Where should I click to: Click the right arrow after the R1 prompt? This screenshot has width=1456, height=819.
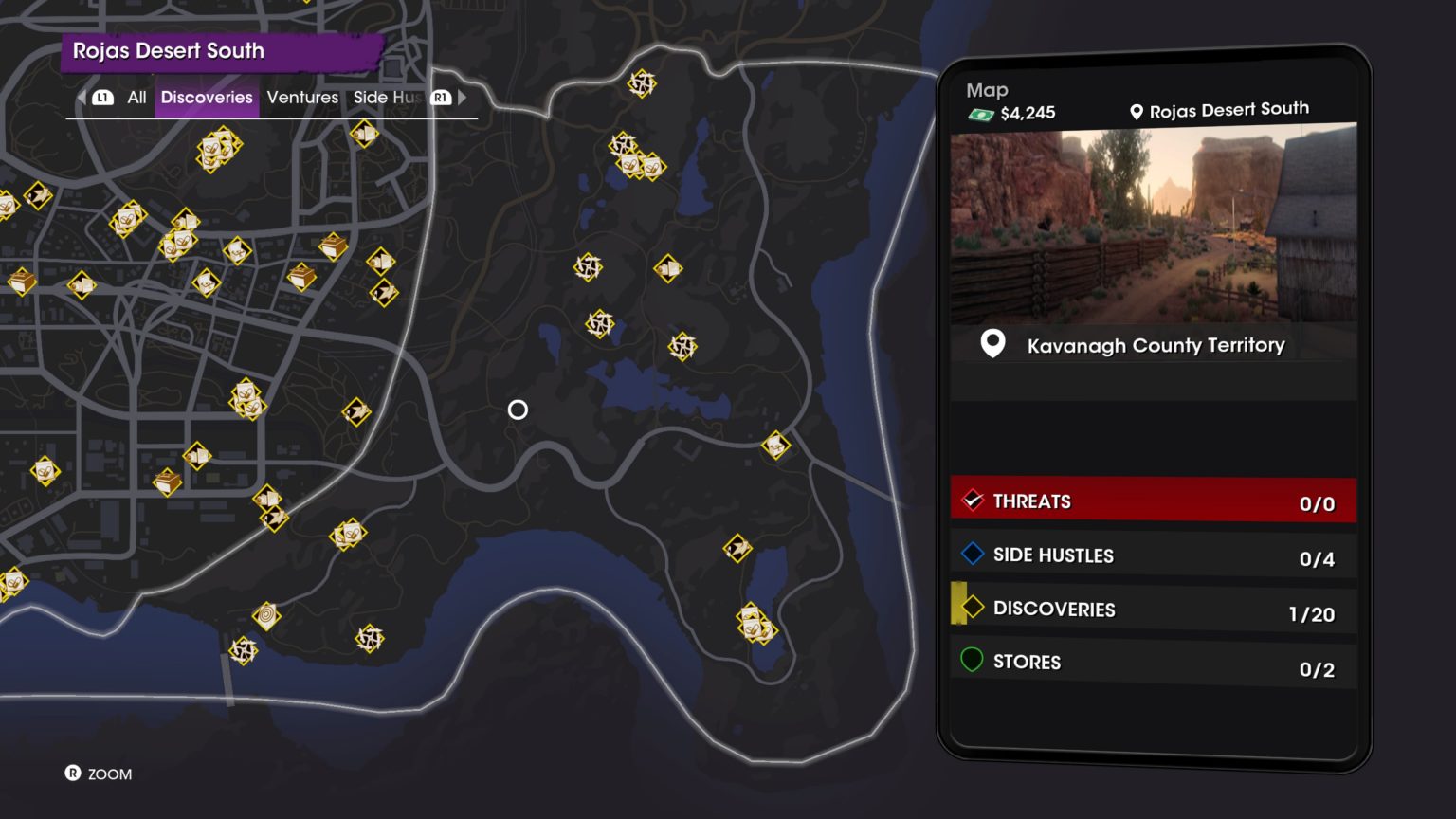(462, 97)
